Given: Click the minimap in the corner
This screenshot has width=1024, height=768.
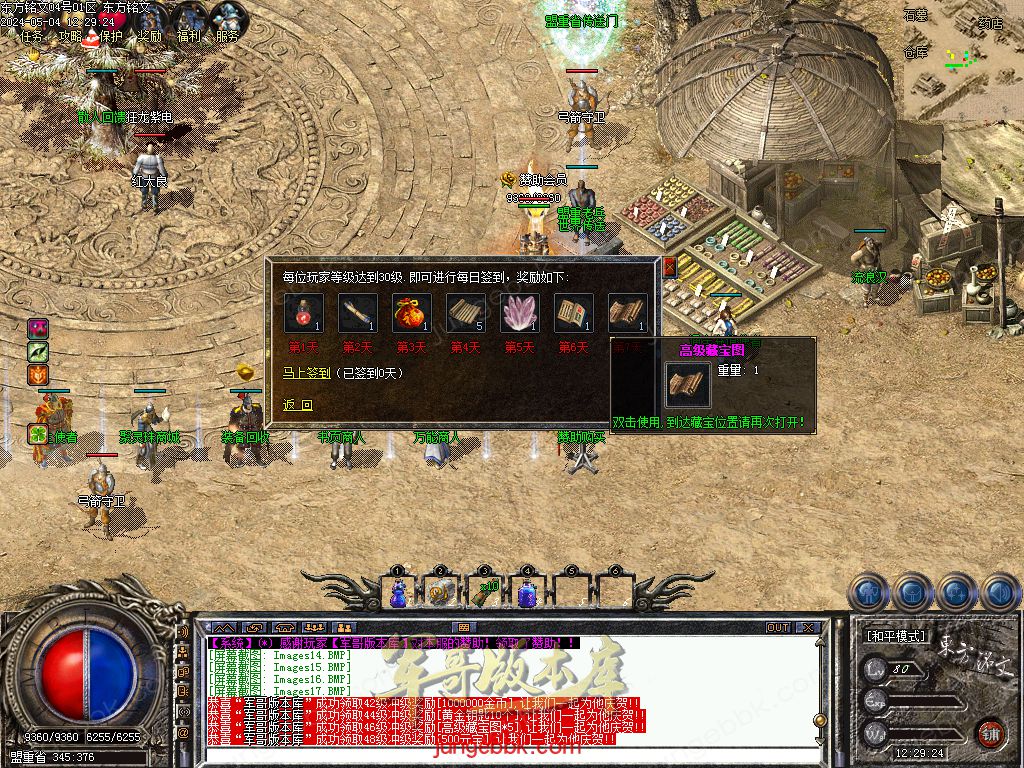Looking at the screenshot, I should pos(963,60).
